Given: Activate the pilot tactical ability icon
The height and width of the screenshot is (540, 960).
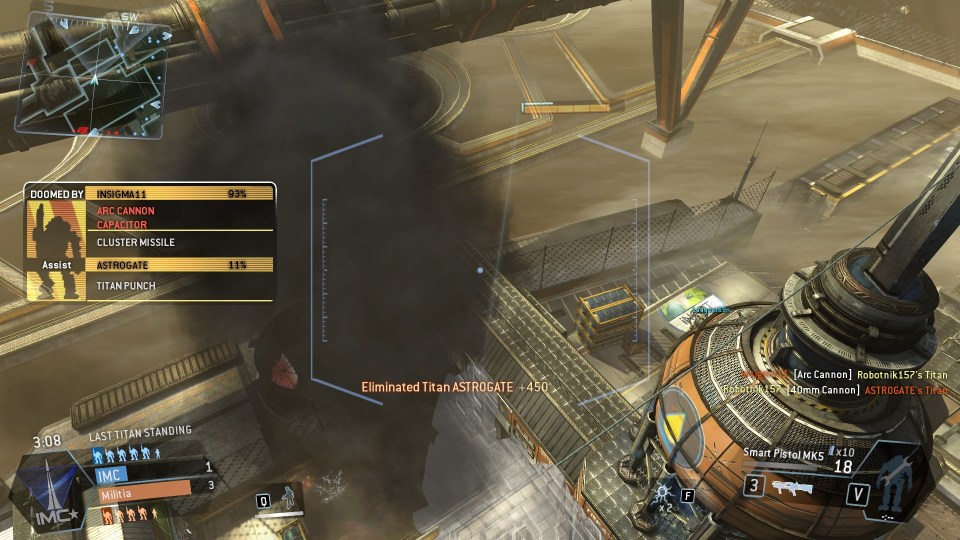Looking at the screenshot, I should (286, 497).
